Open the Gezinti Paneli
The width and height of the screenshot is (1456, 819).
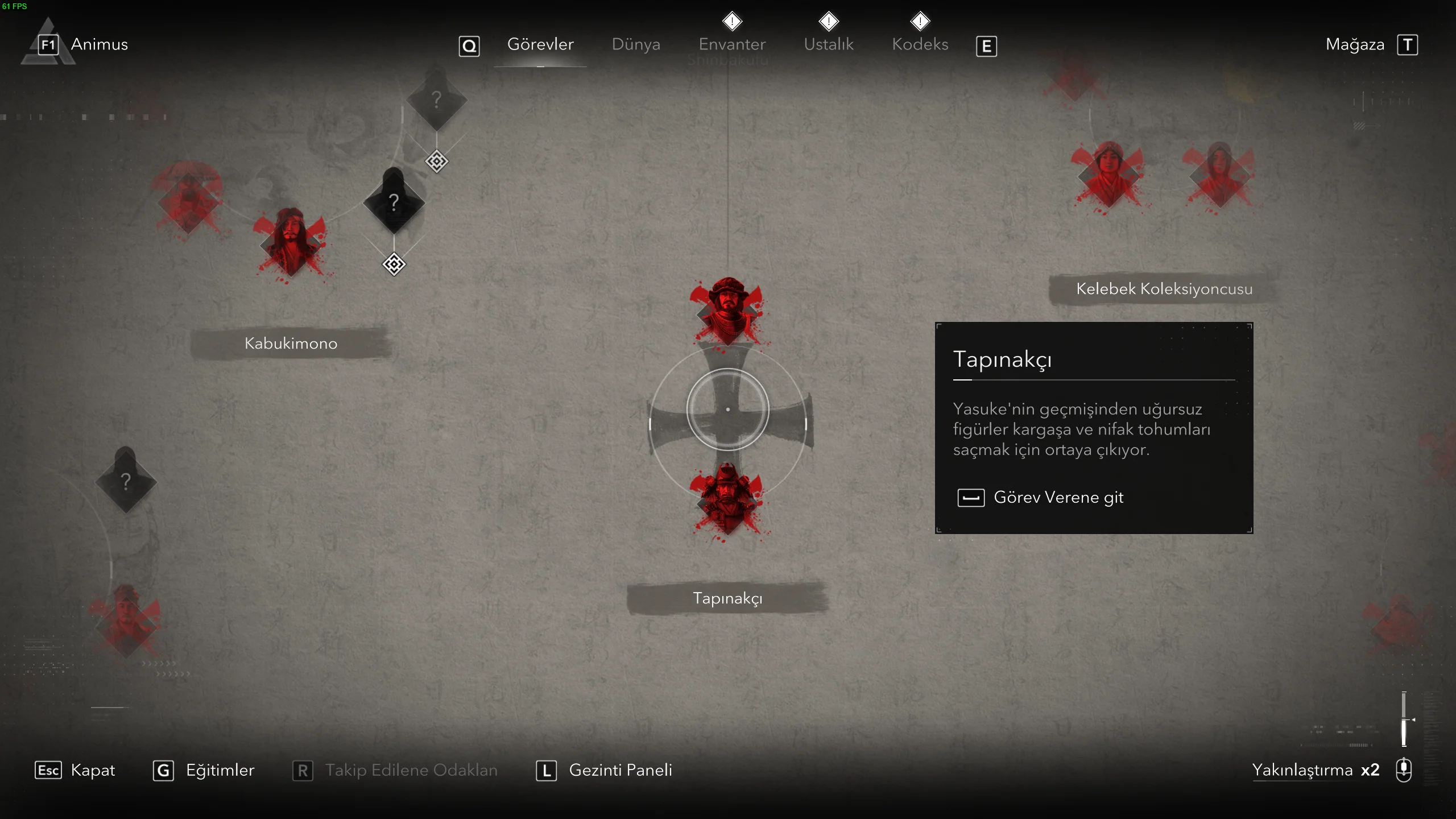tap(620, 770)
